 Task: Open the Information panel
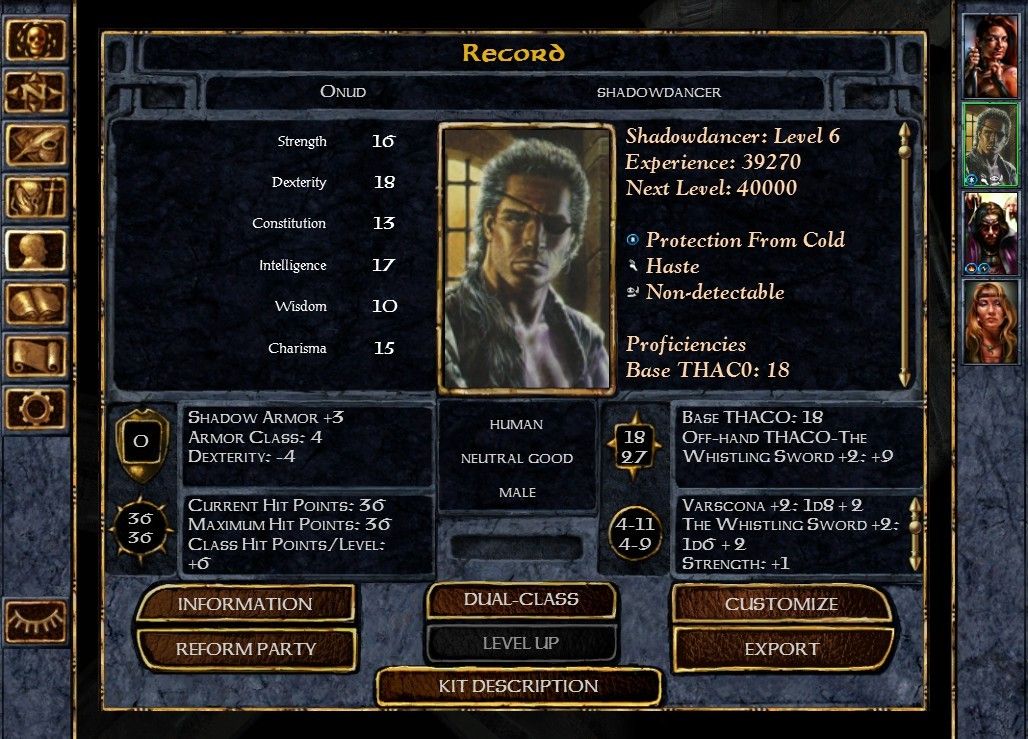coord(245,604)
